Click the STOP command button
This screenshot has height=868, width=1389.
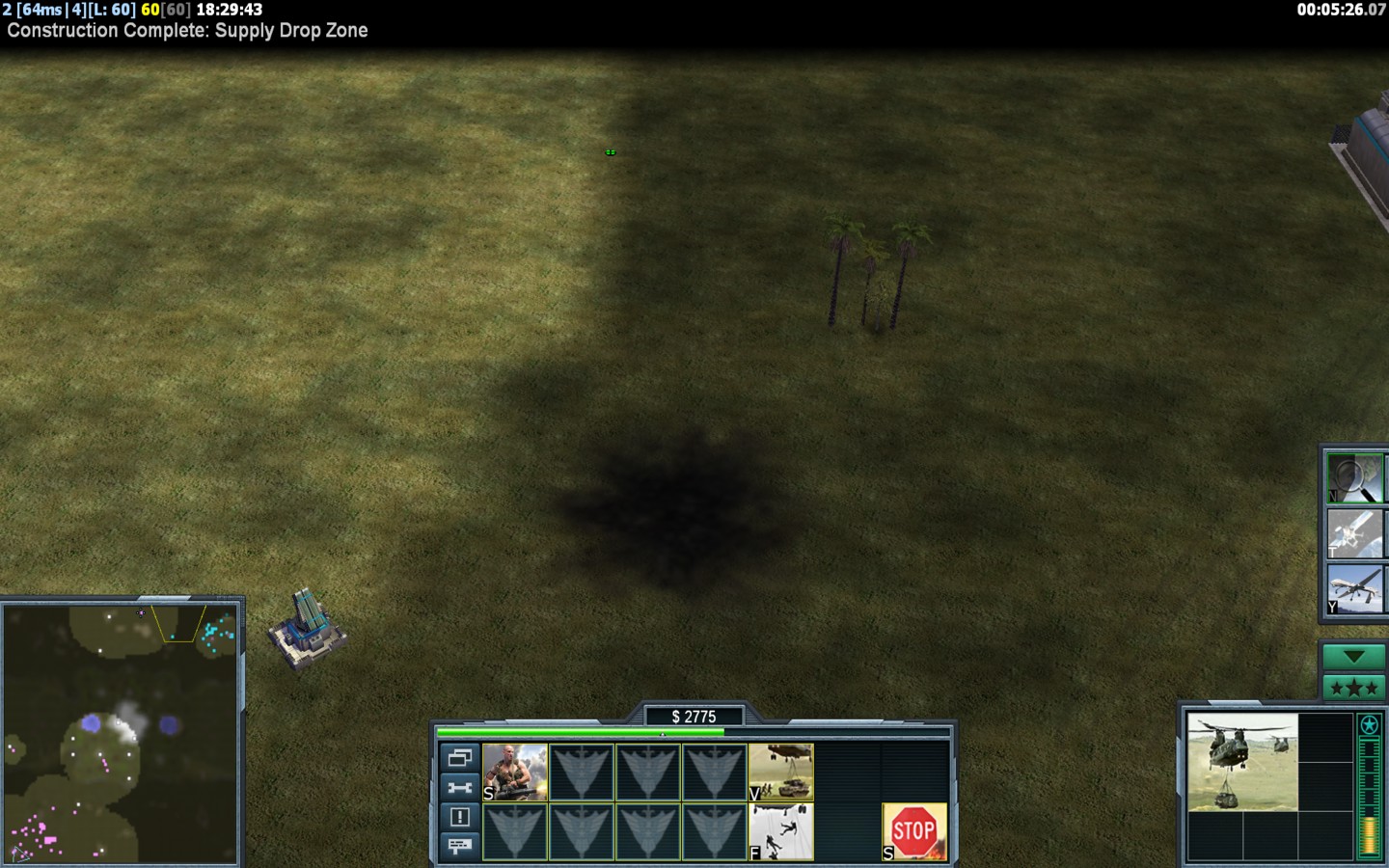coord(913,831)
